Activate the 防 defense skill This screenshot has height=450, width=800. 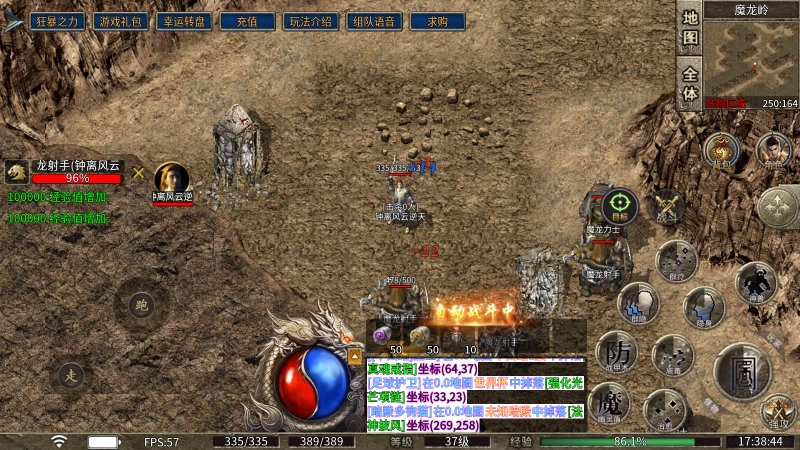click(x=616, y=351)
